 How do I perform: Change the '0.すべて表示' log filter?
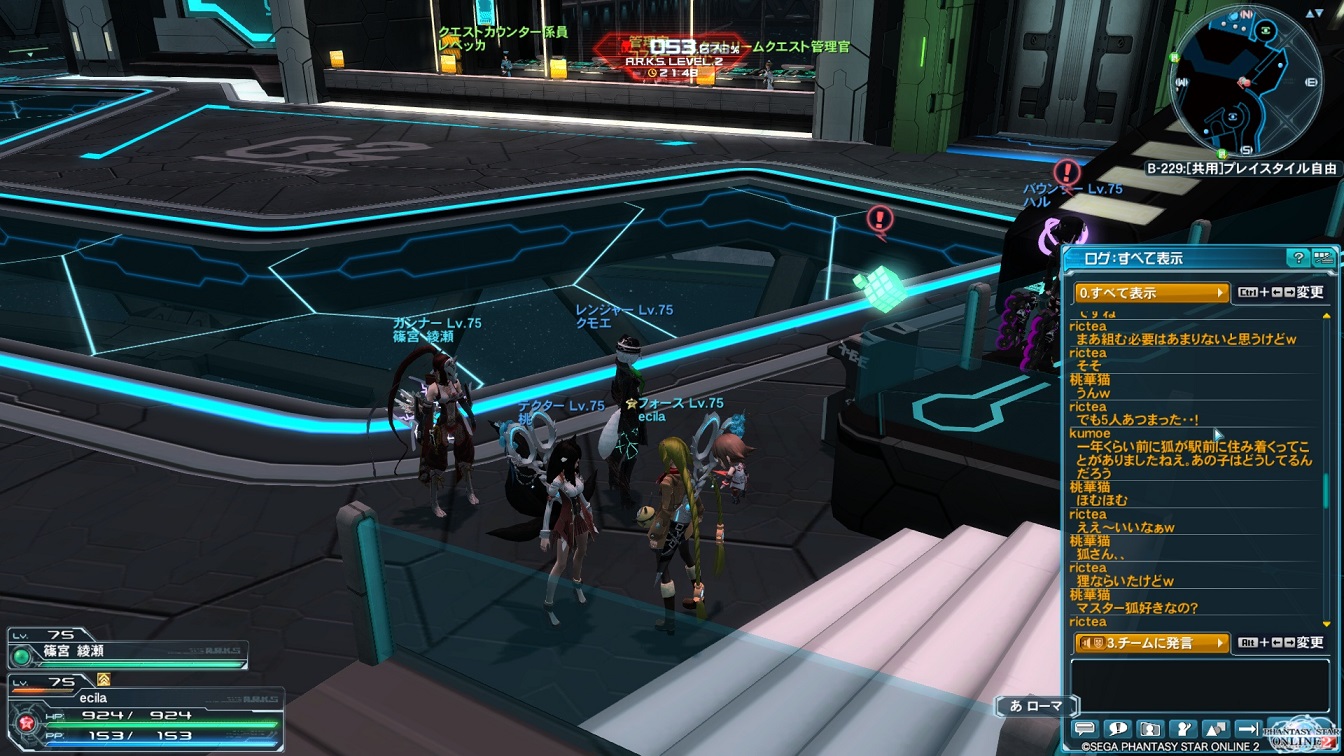click(1152, 293)
